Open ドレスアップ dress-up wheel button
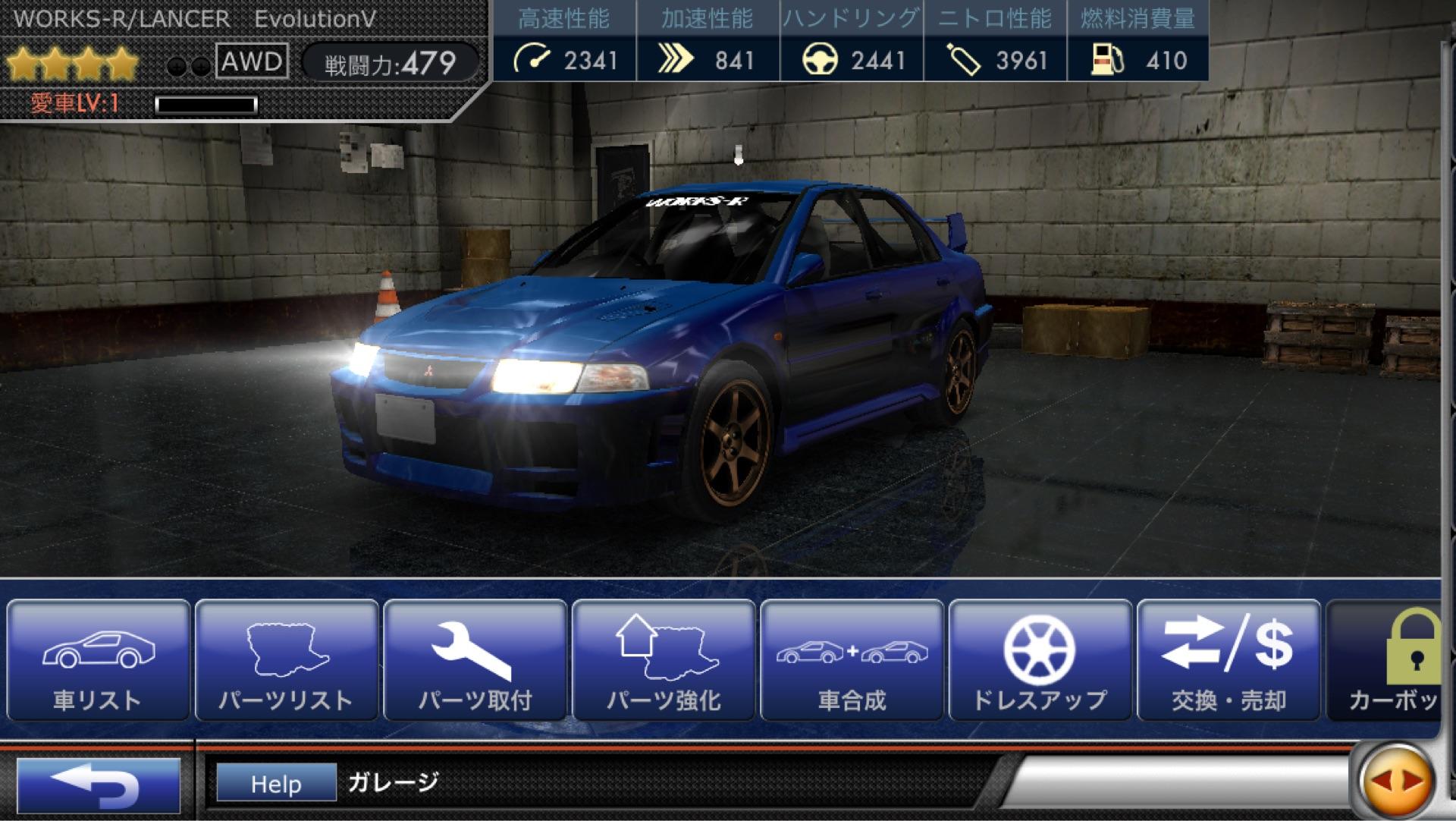This screenshot has height=821, width=1456. (1040, 660)
